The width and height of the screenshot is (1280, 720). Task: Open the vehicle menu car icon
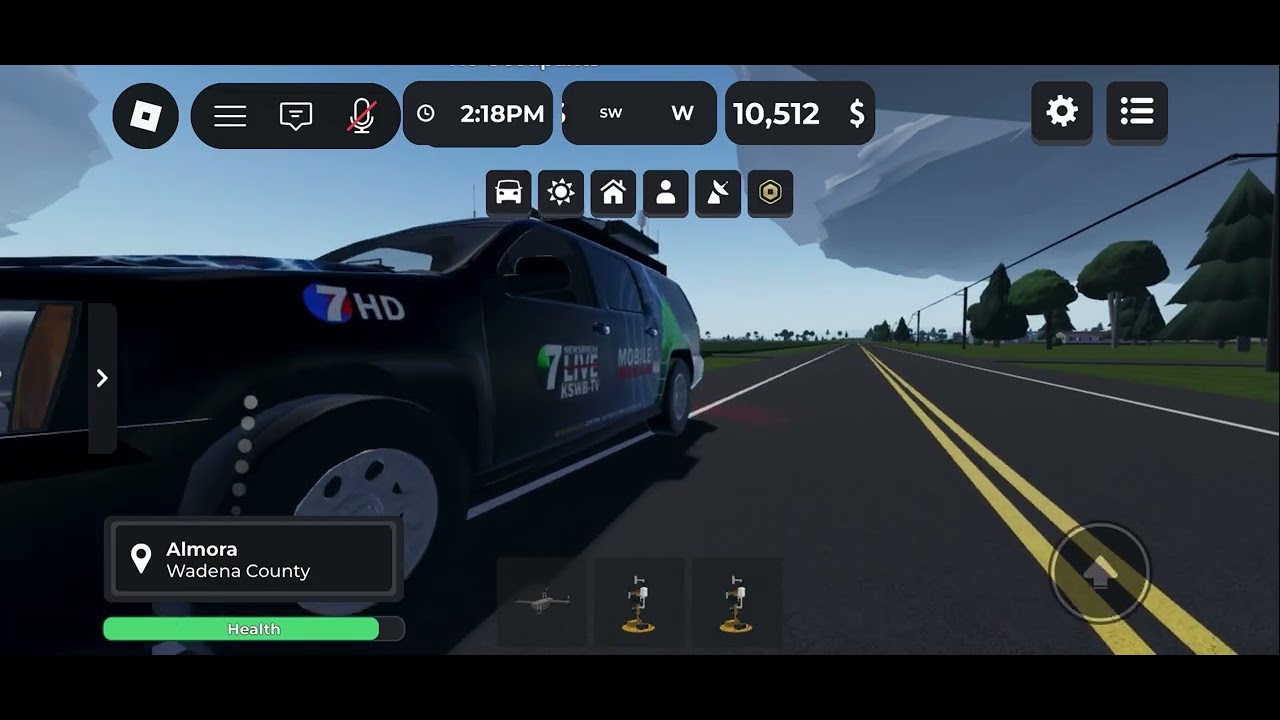pos(508,192)
